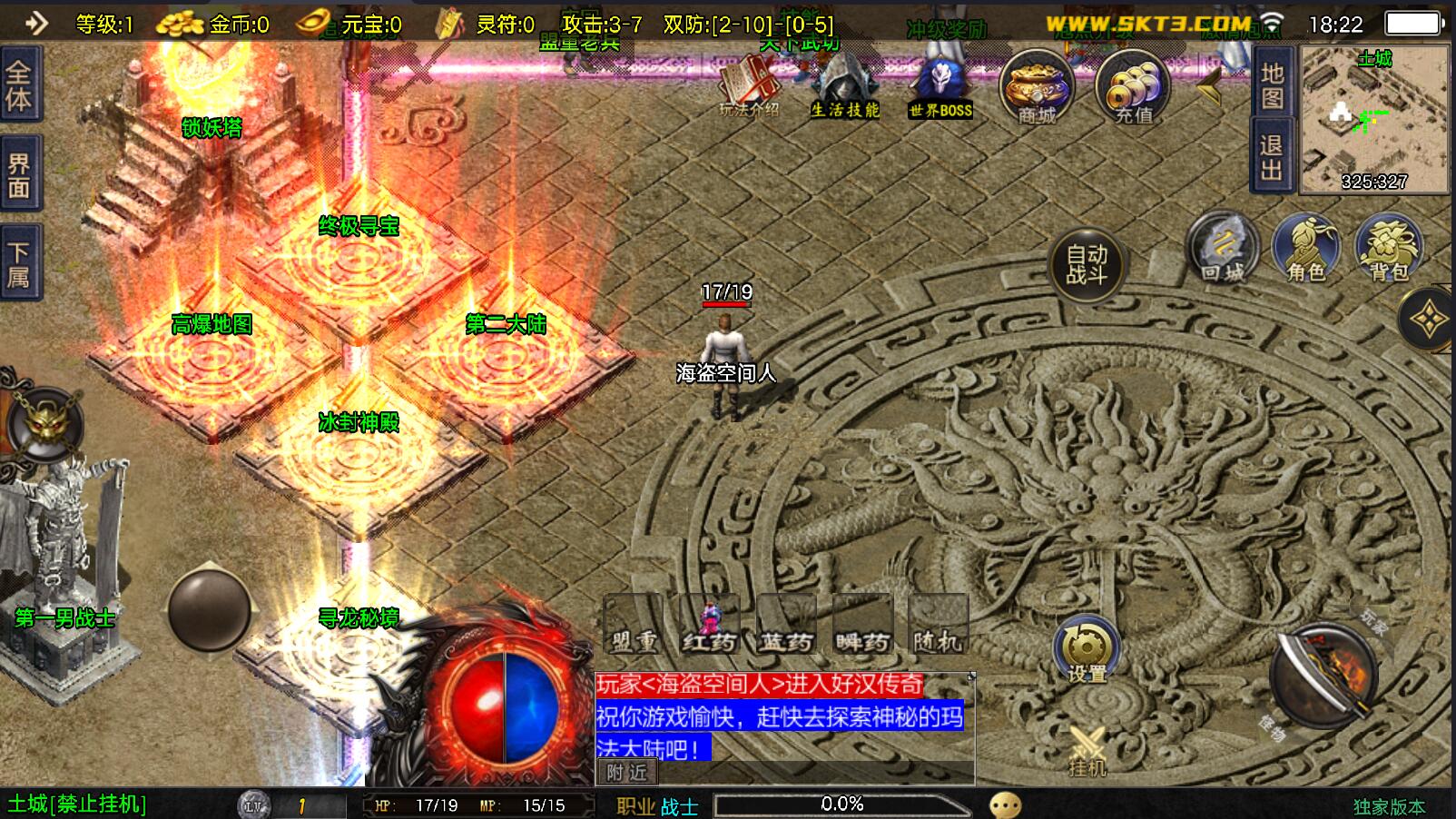Image resolution: width=1456 pixels, height=819 pixels.
Task: Switch to the 界面 side tab
Action: (x=19, y=176)
